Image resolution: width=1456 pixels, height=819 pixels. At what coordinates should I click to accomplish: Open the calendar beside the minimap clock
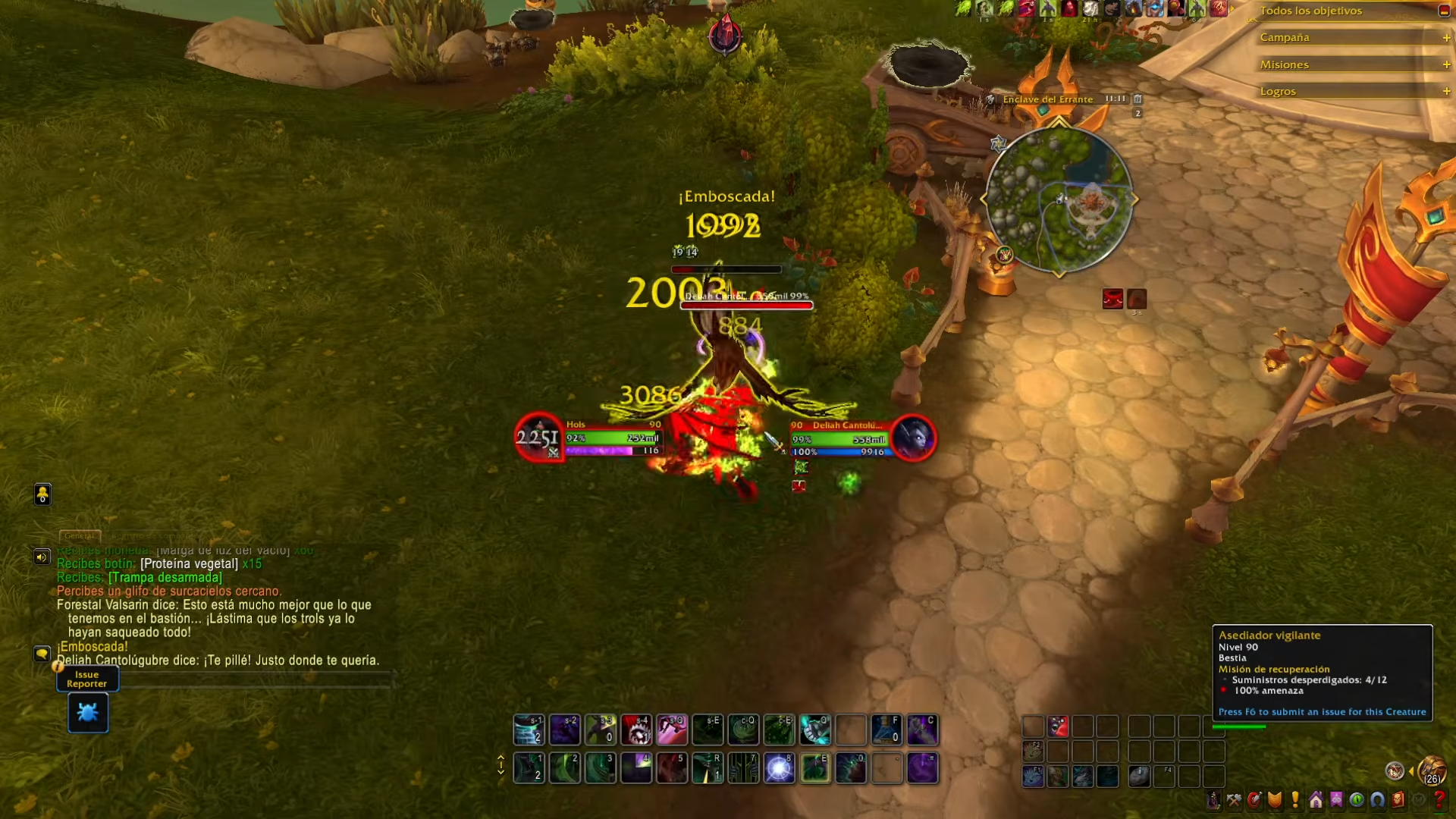tap(1137, 99)
